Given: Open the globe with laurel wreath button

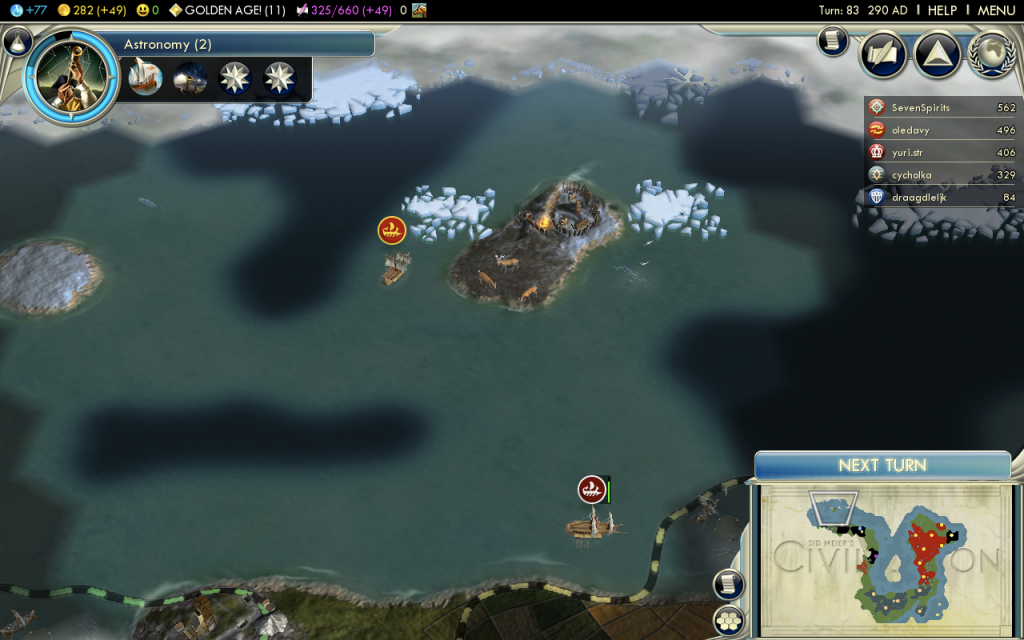Looking at the screenshot, I should pyautogui.click(x=990, y=54).
